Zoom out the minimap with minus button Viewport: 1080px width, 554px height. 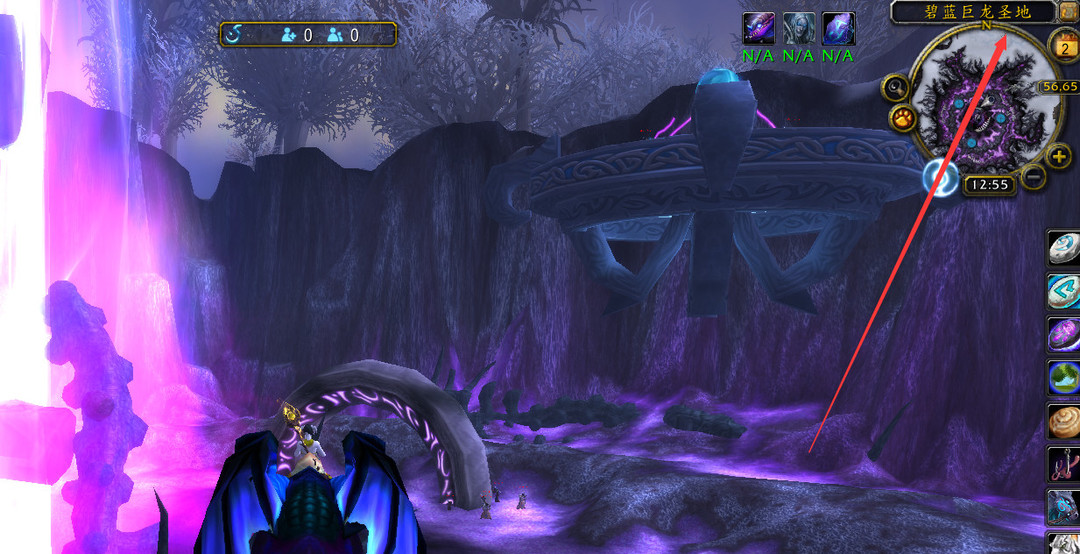click(x=1034, y=177)
